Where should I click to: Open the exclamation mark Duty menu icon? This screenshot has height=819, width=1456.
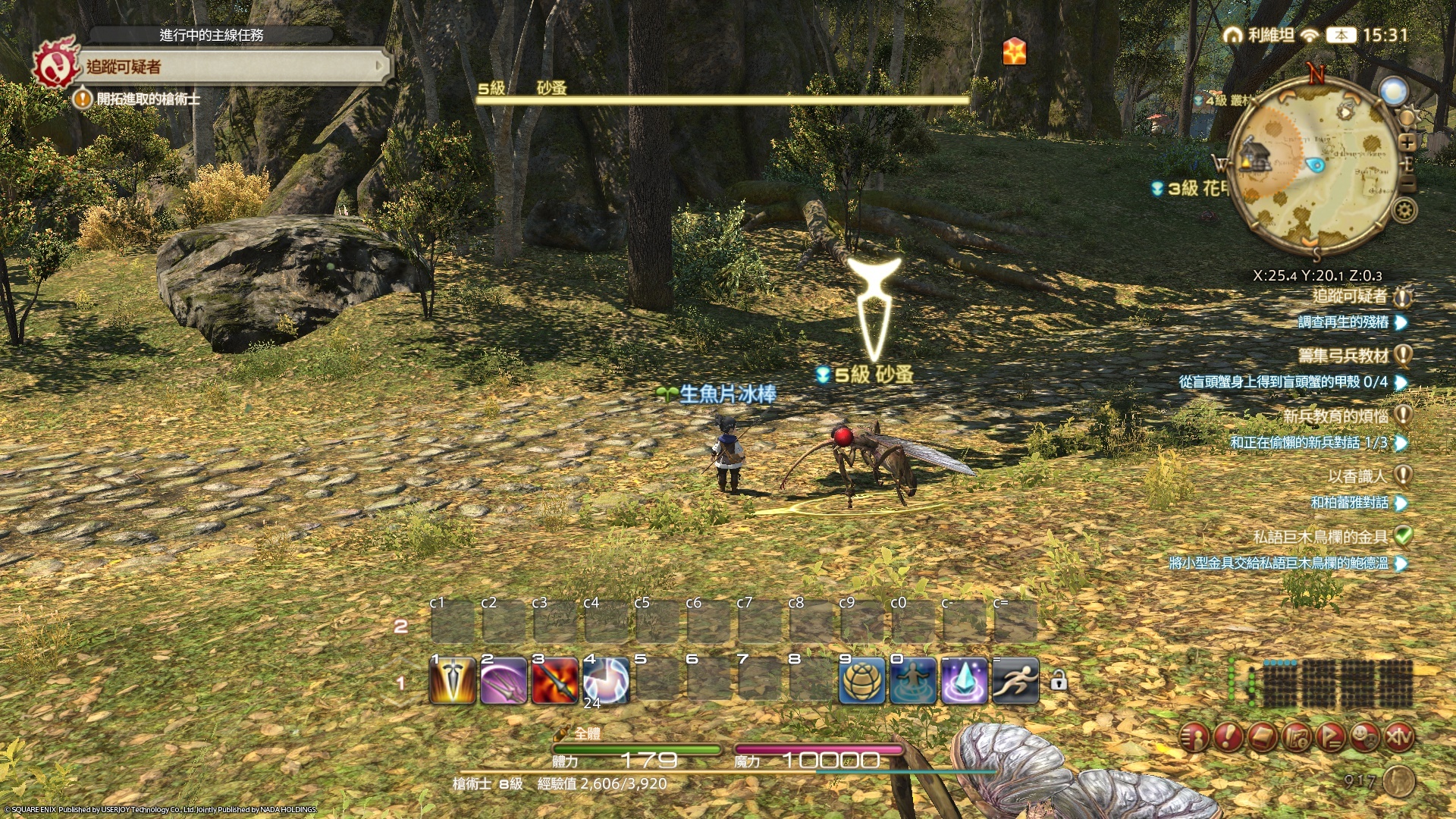coord(1228,736)
